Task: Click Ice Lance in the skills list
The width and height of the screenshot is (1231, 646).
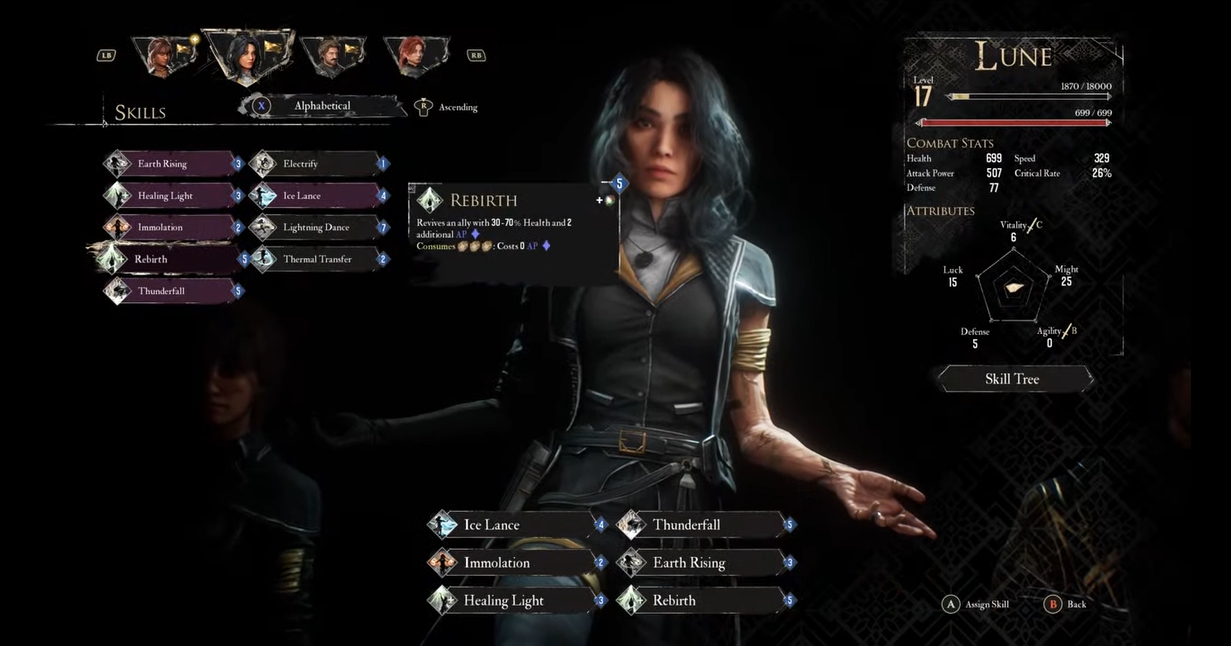Action: point(314,196)
